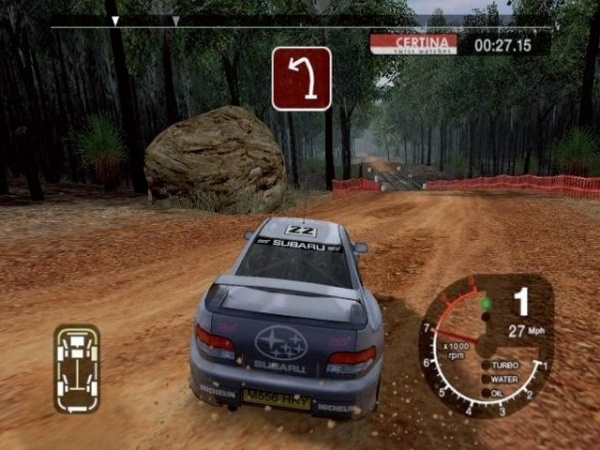Select the car damage diagram
The width and height of the screenshot is (600, 450).
(77, 368)
